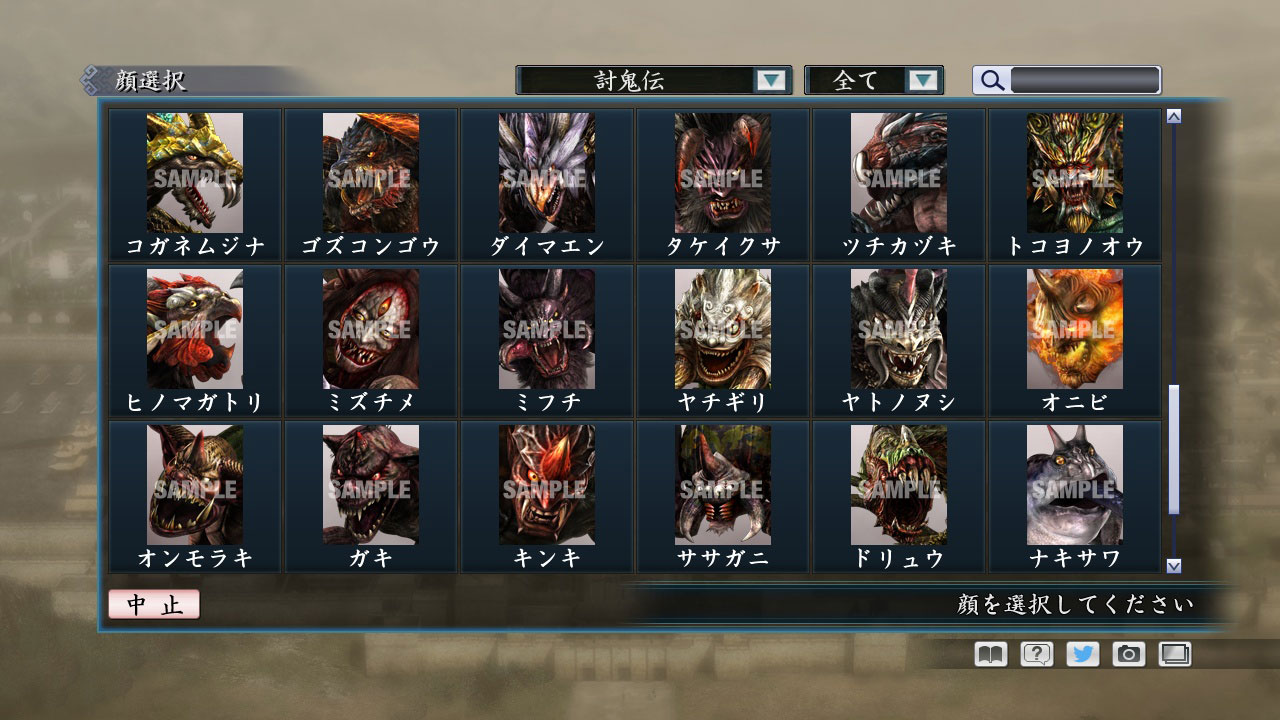Click the scrollbar up arrow
1280x720 pixels.
[x=1173, y=115]
